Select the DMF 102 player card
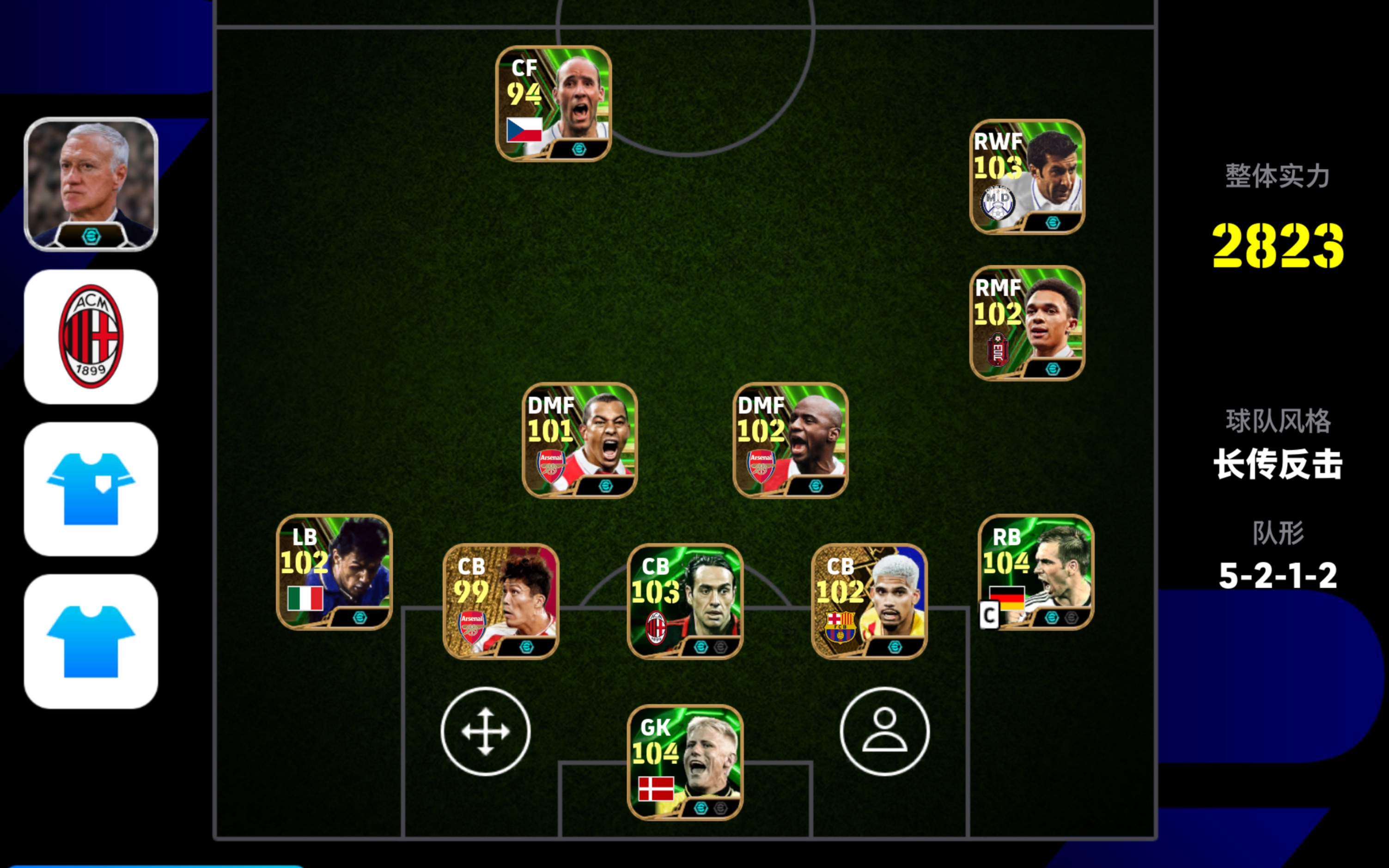This screenshot has height=868, width=1389. pyautogui.click(x=790, y=440)
